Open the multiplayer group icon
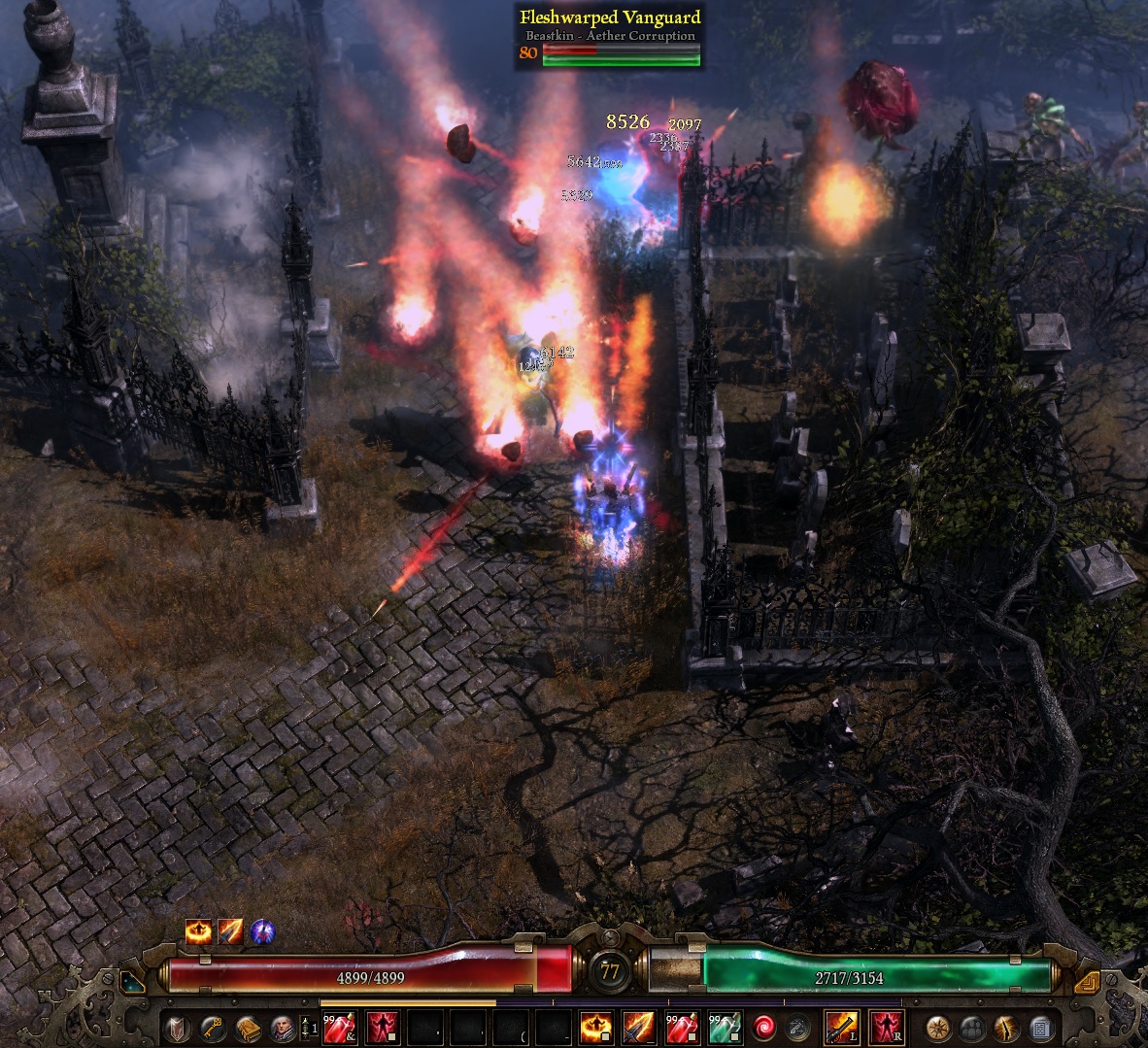The height and width of the screenshot is (1048, 1148). 971,1027
